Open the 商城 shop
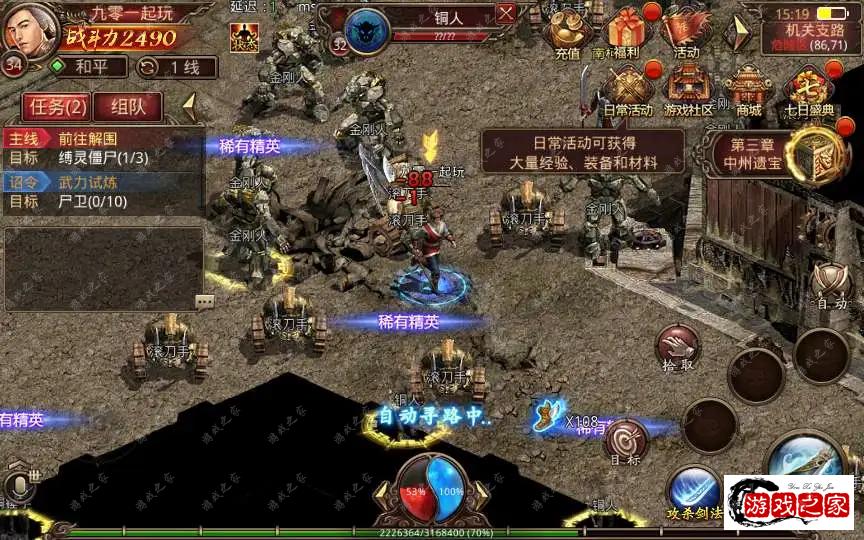The image size is (864, 540). 749,88
